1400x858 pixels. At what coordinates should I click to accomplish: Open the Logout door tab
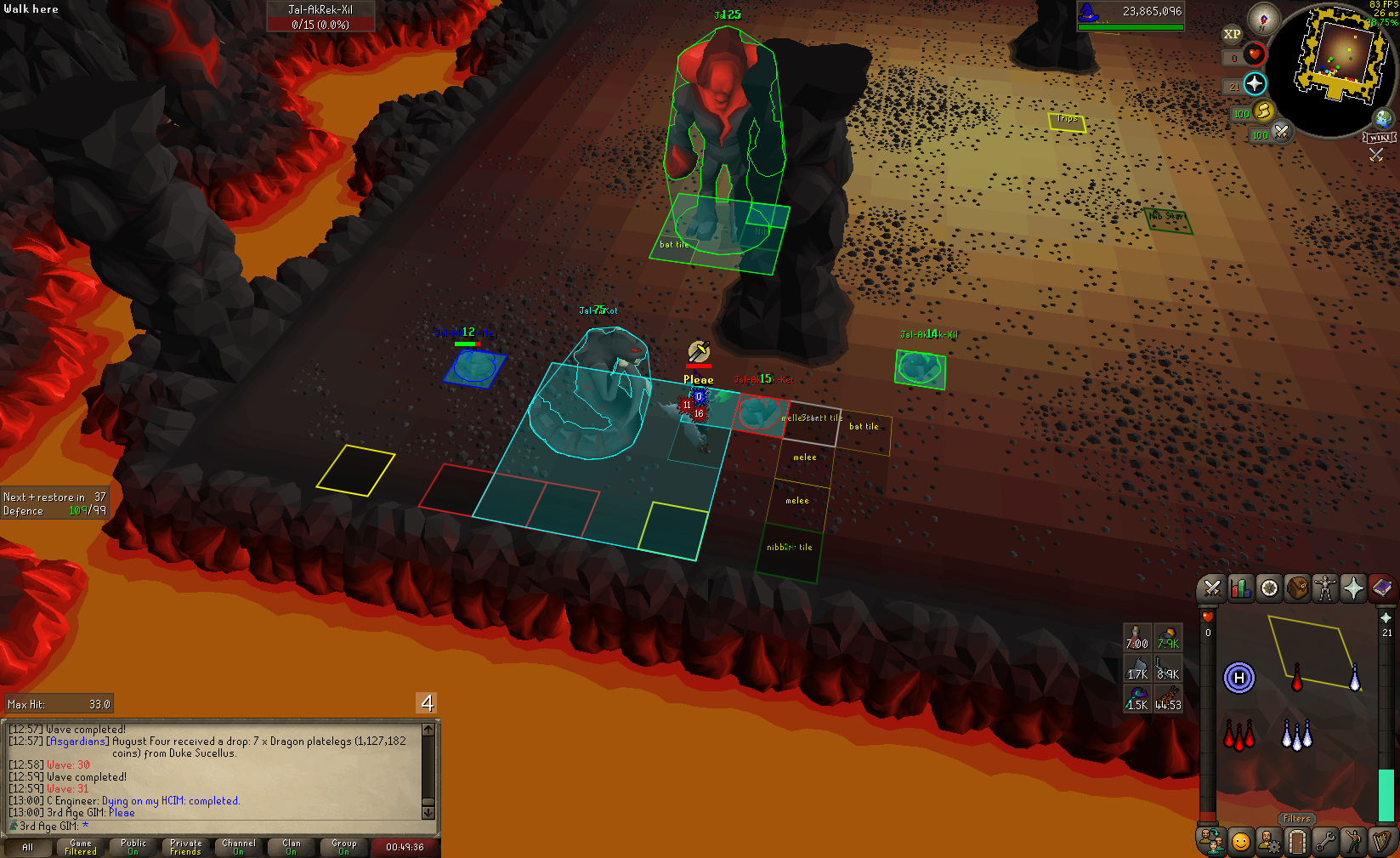[x=1297, y=842]
